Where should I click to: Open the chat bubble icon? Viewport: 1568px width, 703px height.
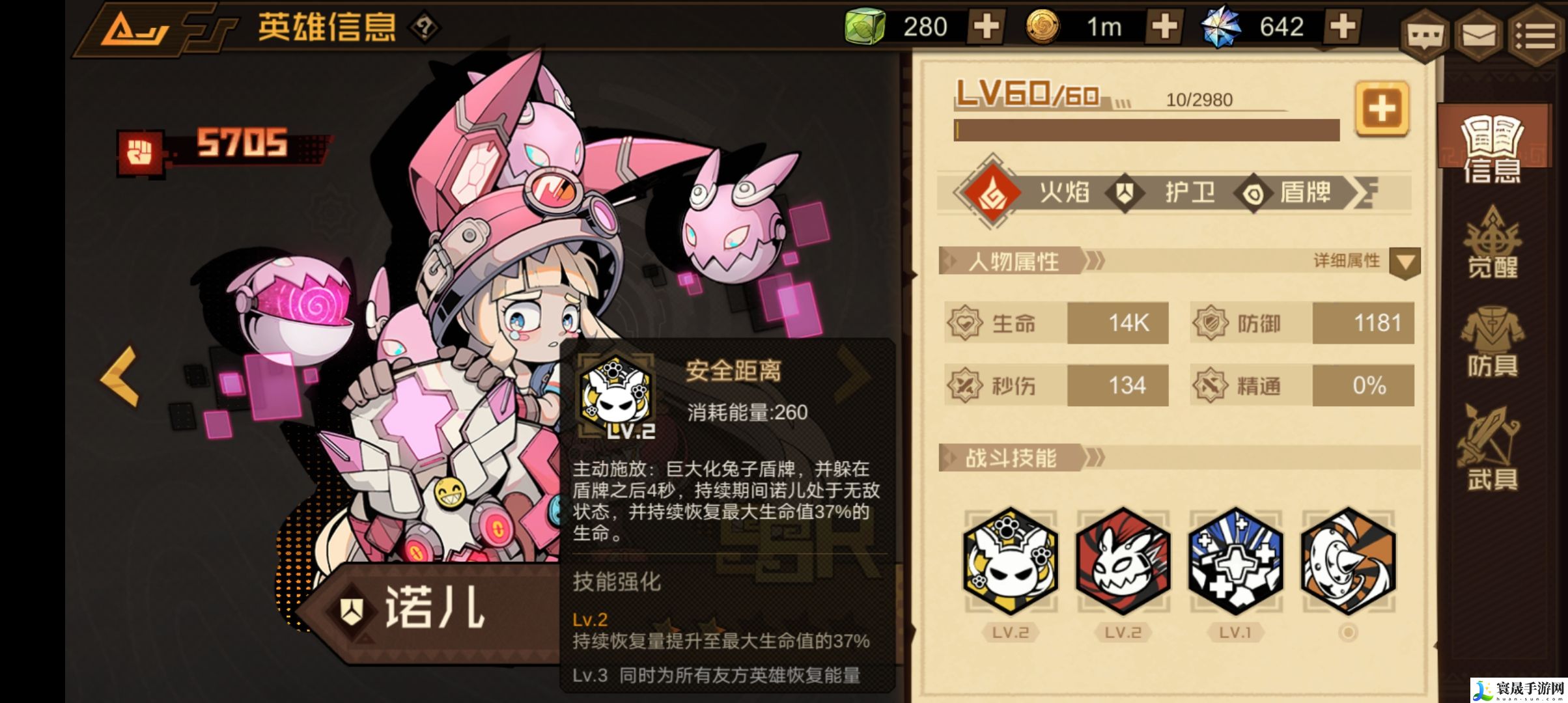click(x=1423, y=36)
